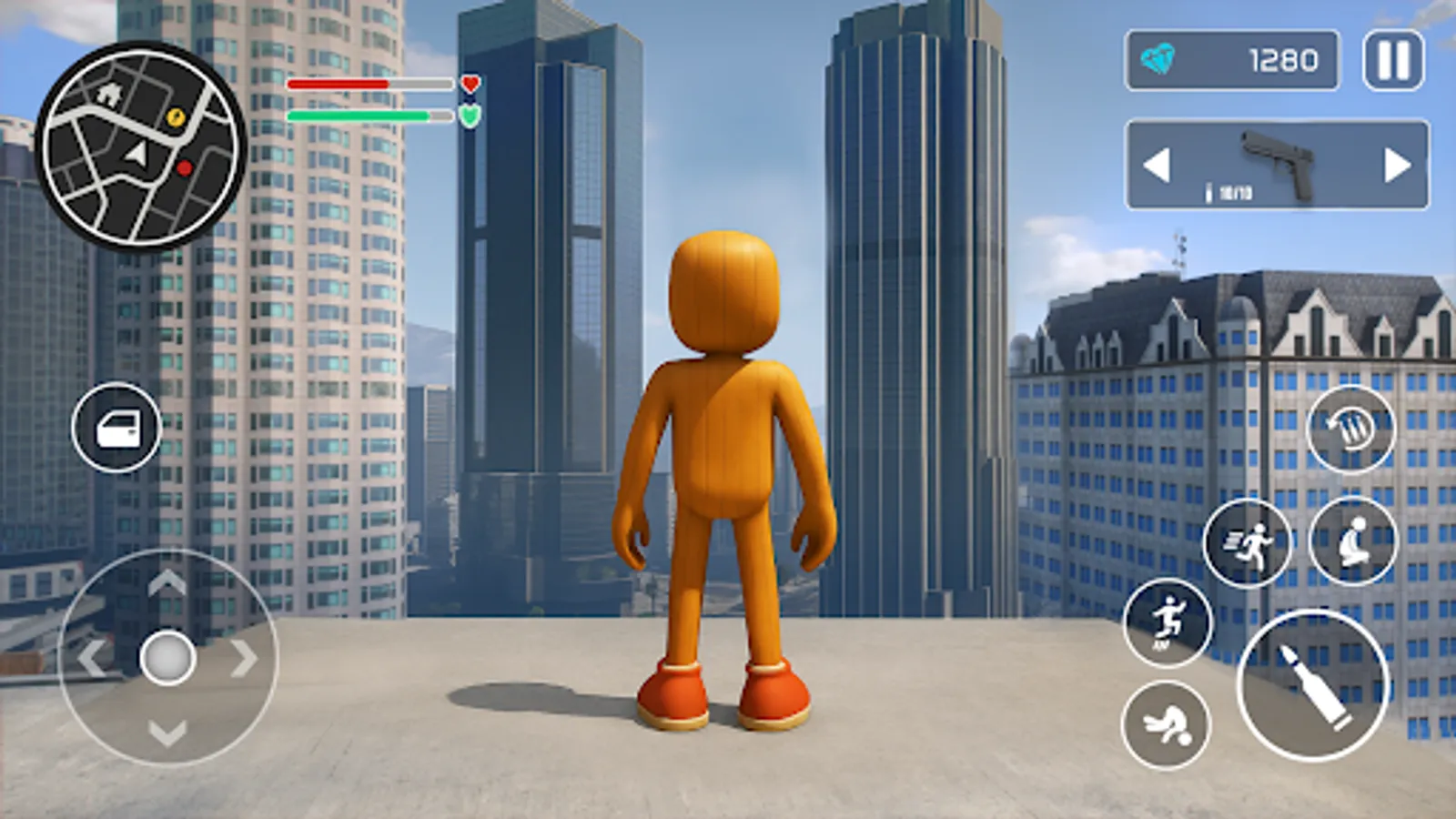Tap the yellow marker on the minimap
This screenshot has width=1456, height=819.
175,116
